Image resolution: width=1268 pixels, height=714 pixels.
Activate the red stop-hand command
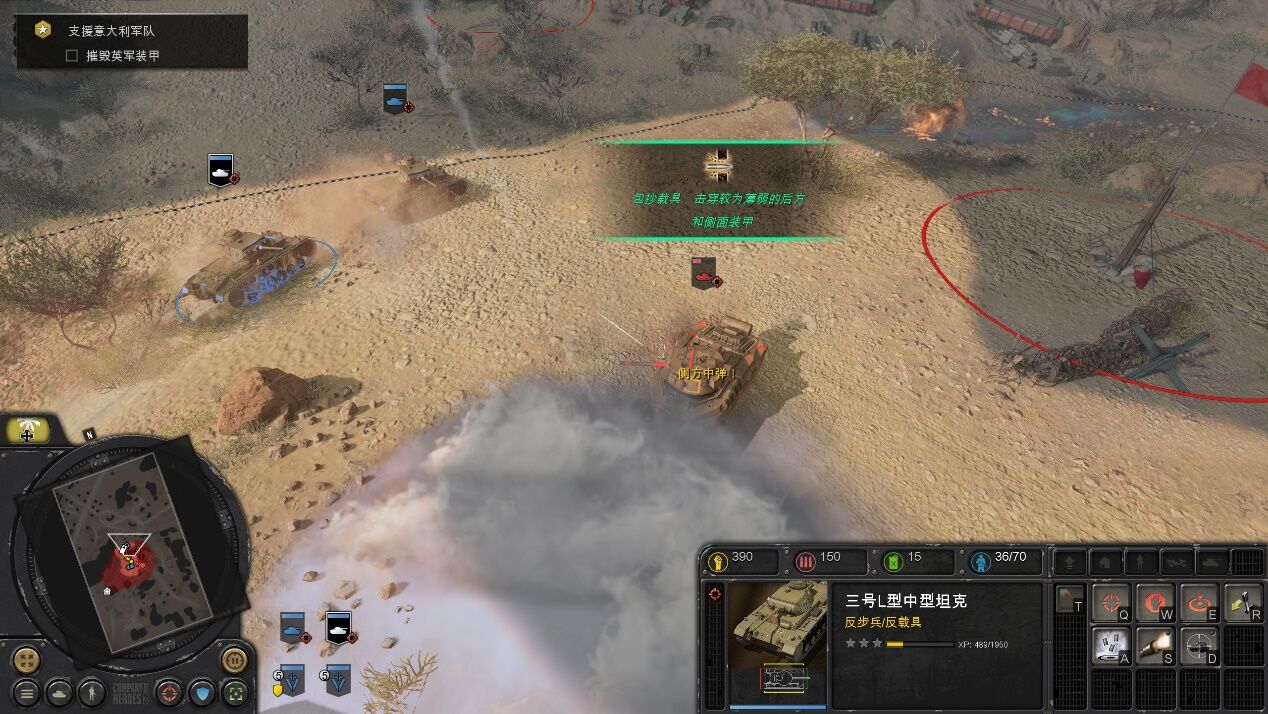tap(1154, 602)
